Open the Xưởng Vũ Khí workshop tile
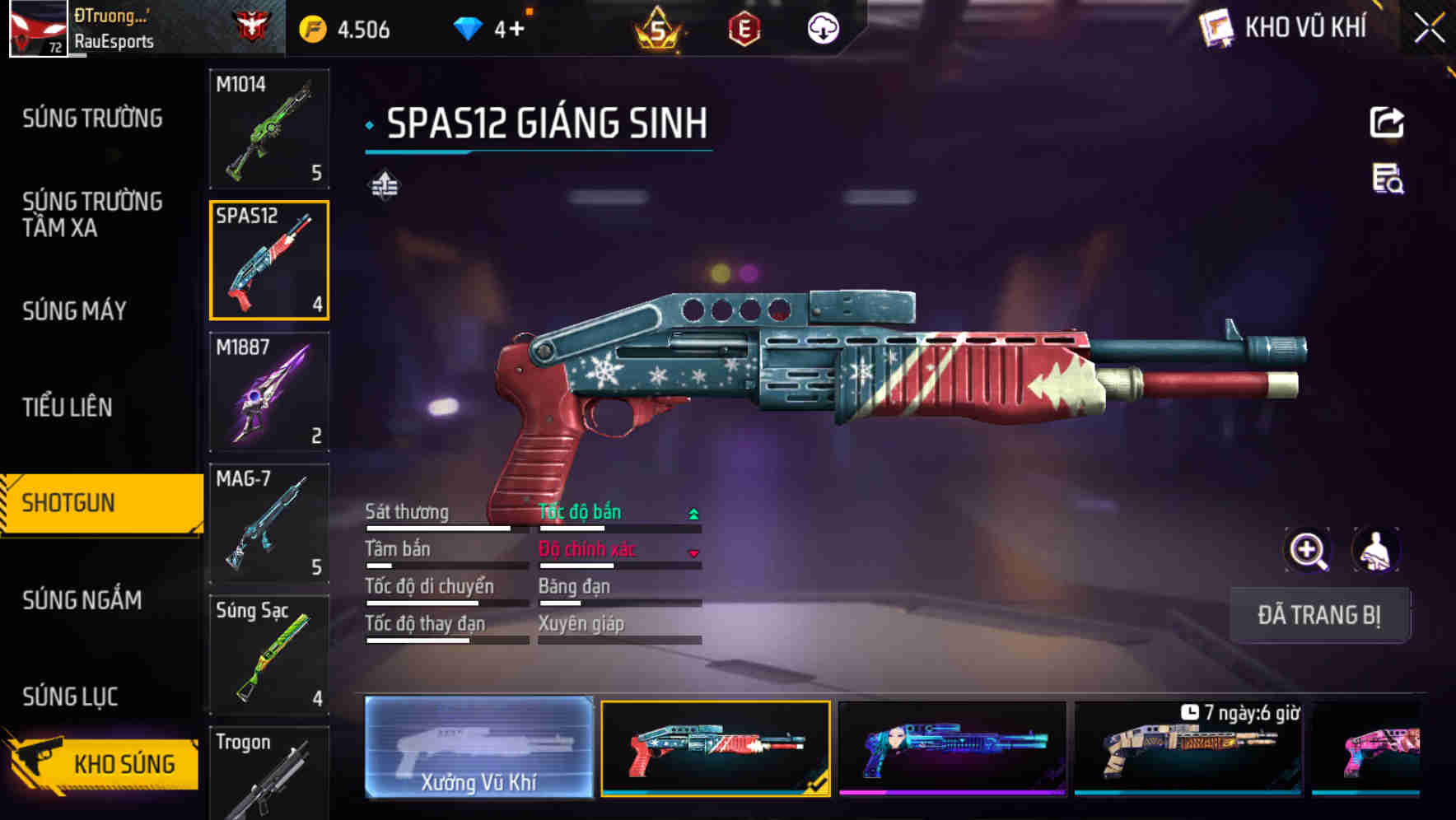This screenshot has width=1456, height=820. tap(478, 748)
